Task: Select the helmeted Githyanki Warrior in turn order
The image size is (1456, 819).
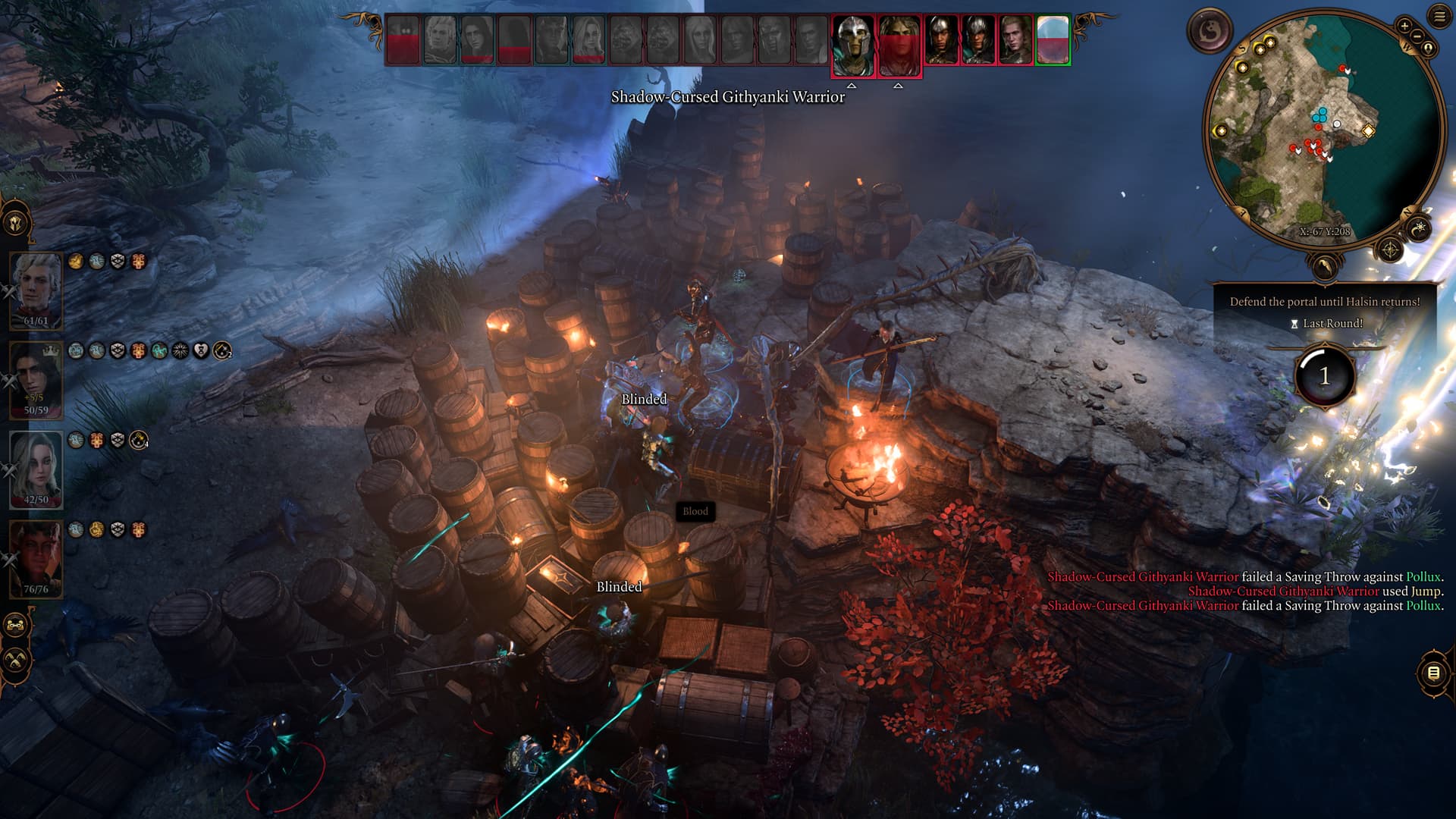Action: point(853,42)
